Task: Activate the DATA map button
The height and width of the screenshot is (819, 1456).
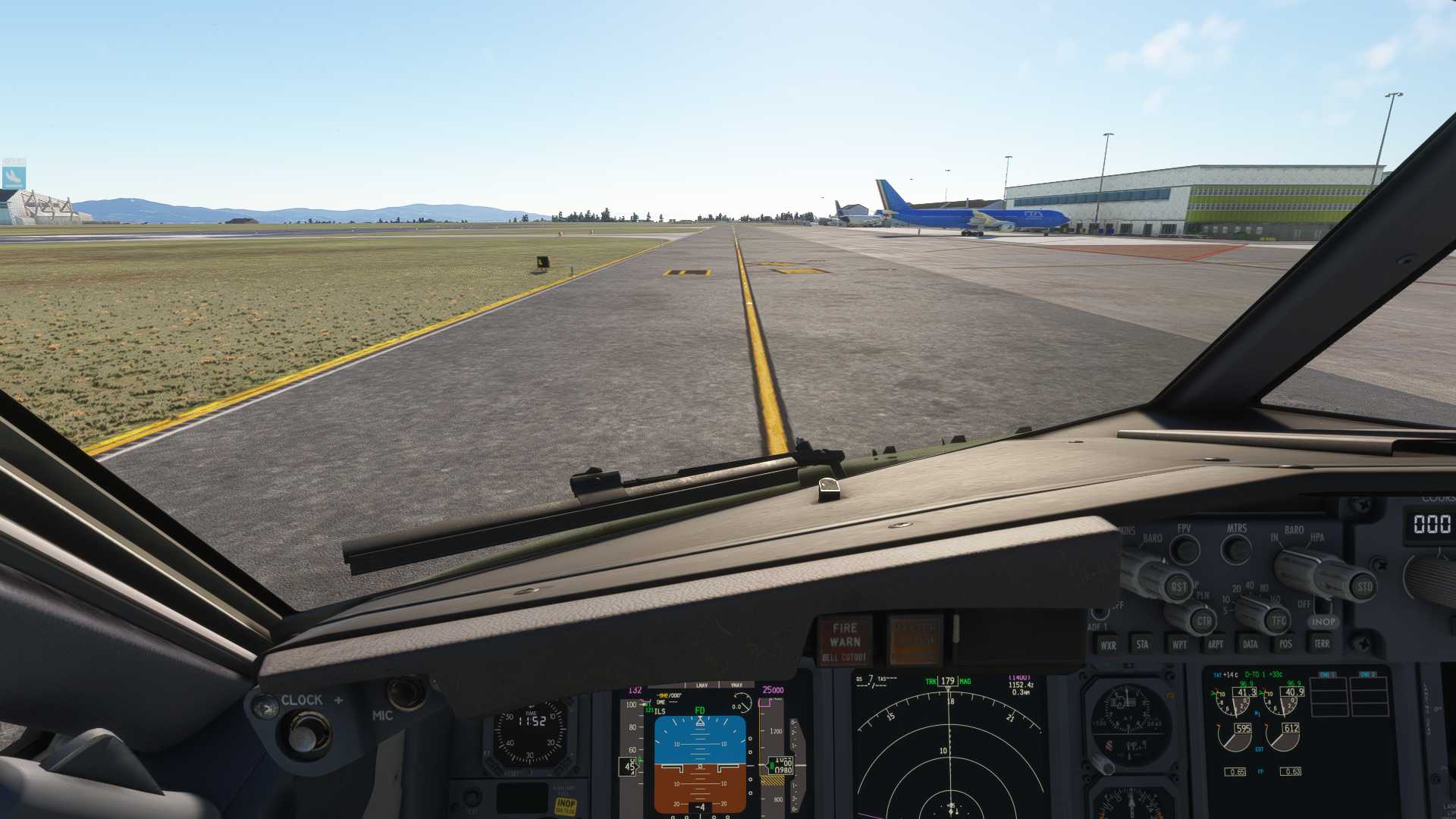Action: (1250, 645)
